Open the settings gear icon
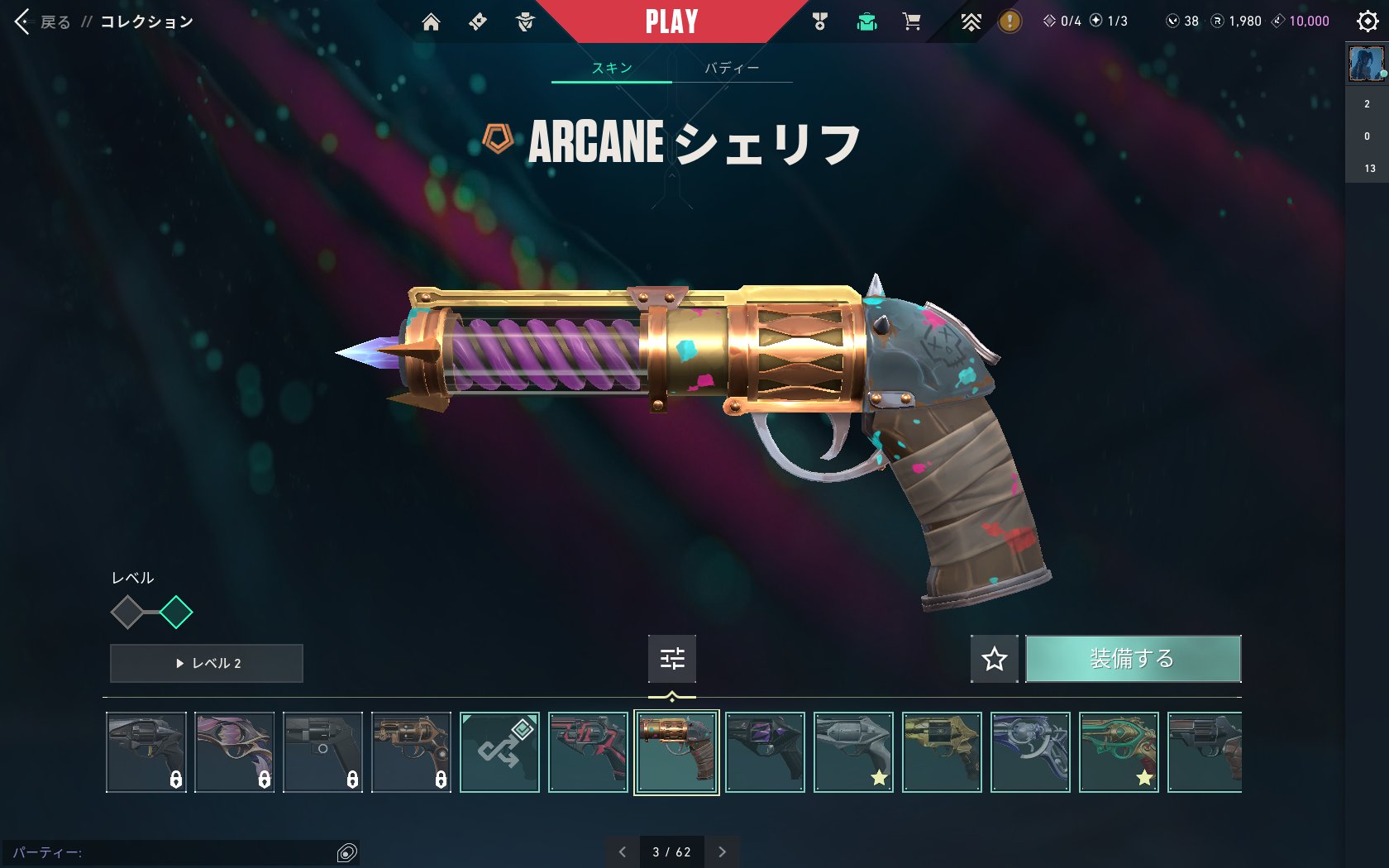 [1368, 21]
